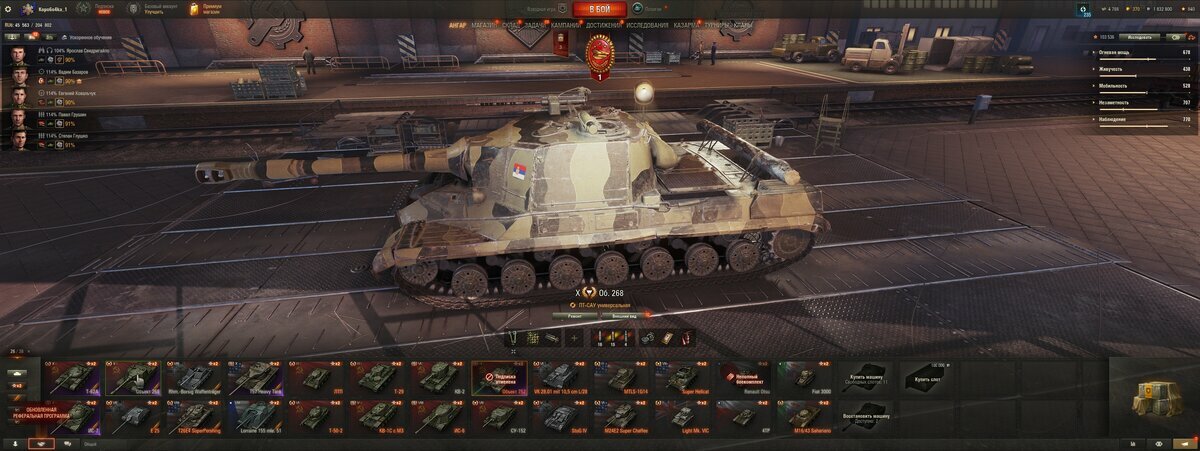
Task: Open Восстановить машину vehicle restore tile
Action: (x=865, y=416)
